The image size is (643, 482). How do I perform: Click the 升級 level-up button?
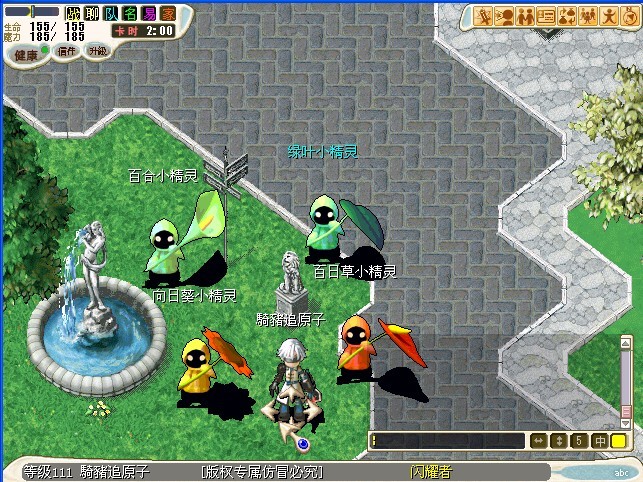pyautogui.click(x=97, y=50)
